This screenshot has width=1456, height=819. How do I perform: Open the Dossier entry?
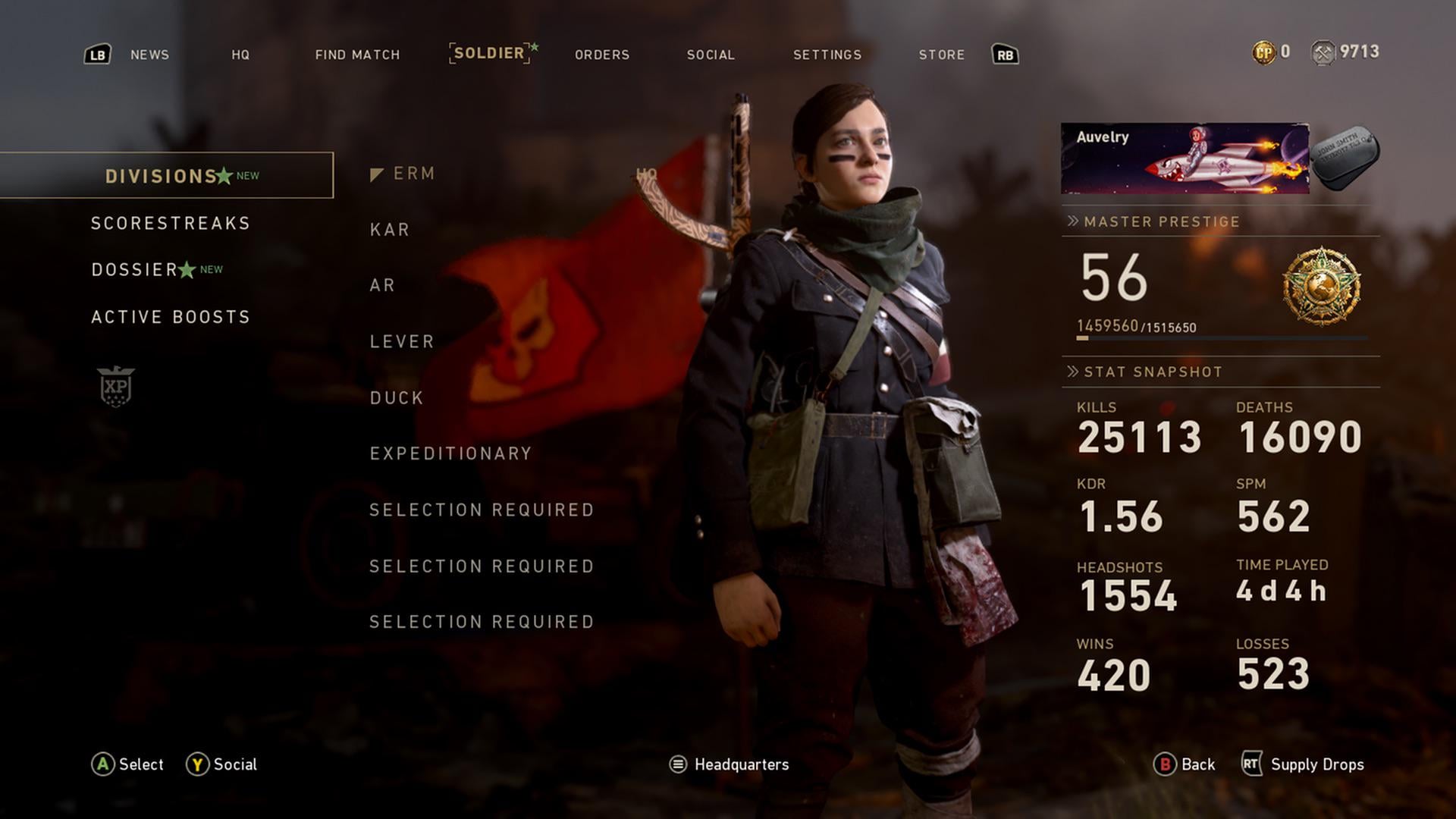click(x=135, y=270)
